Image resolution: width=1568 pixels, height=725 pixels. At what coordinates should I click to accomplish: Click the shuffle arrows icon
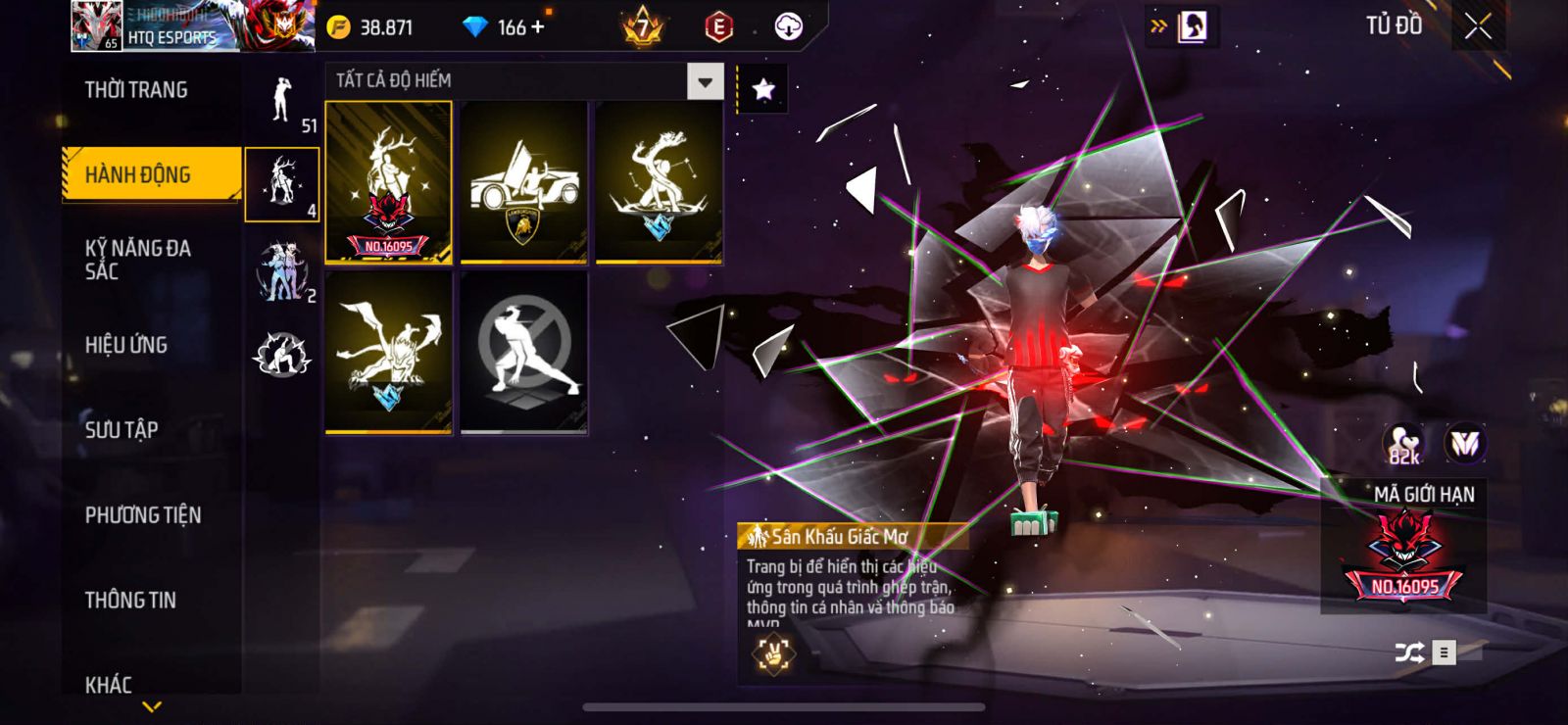1409,652
